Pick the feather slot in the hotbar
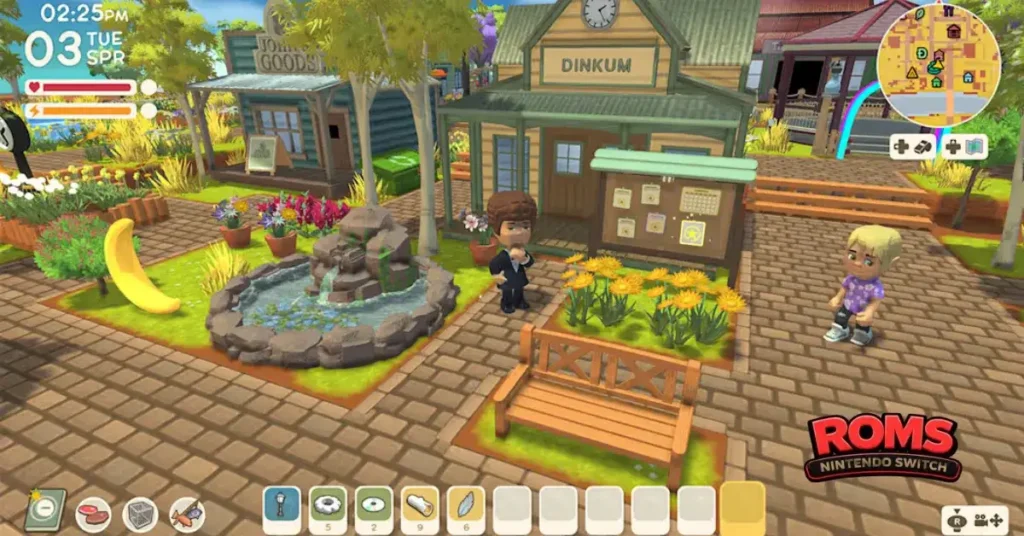Image resolution: width=1024 pixels, height=536 pixels. click(x=466, y=508)
